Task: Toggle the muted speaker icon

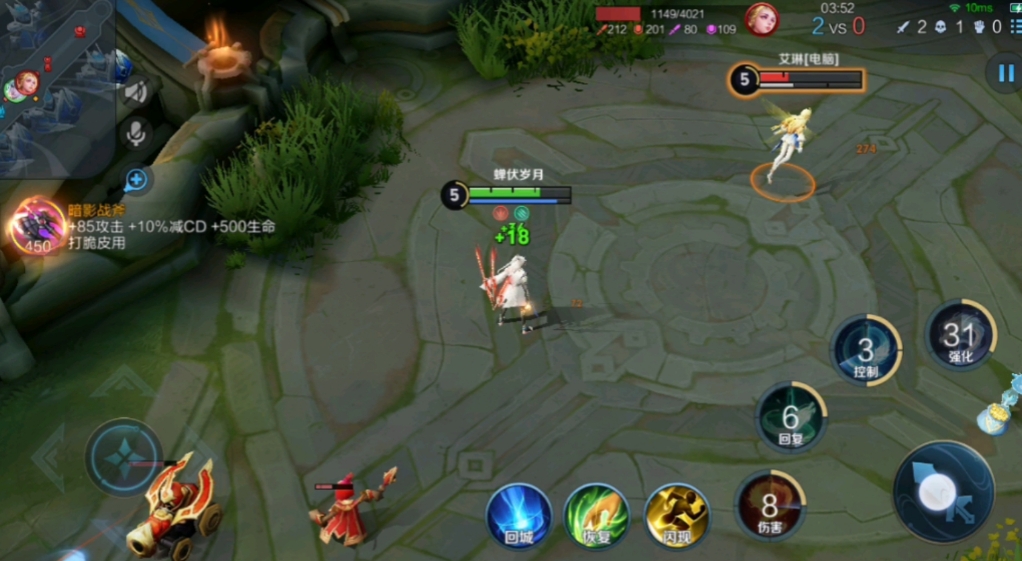Action: point(136,92)
